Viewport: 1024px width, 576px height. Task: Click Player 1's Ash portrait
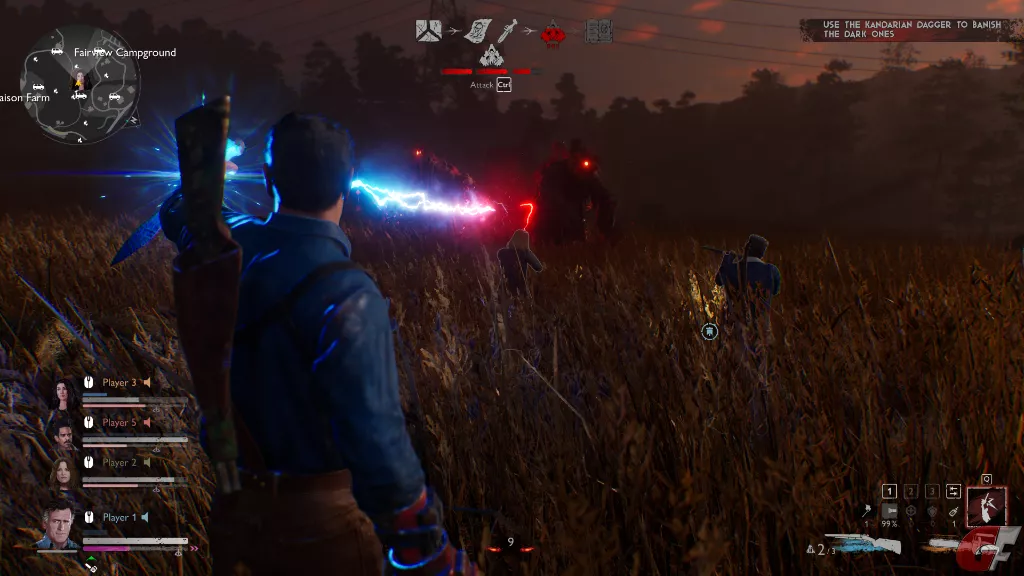pyautogui.click(x=59, y=524)
